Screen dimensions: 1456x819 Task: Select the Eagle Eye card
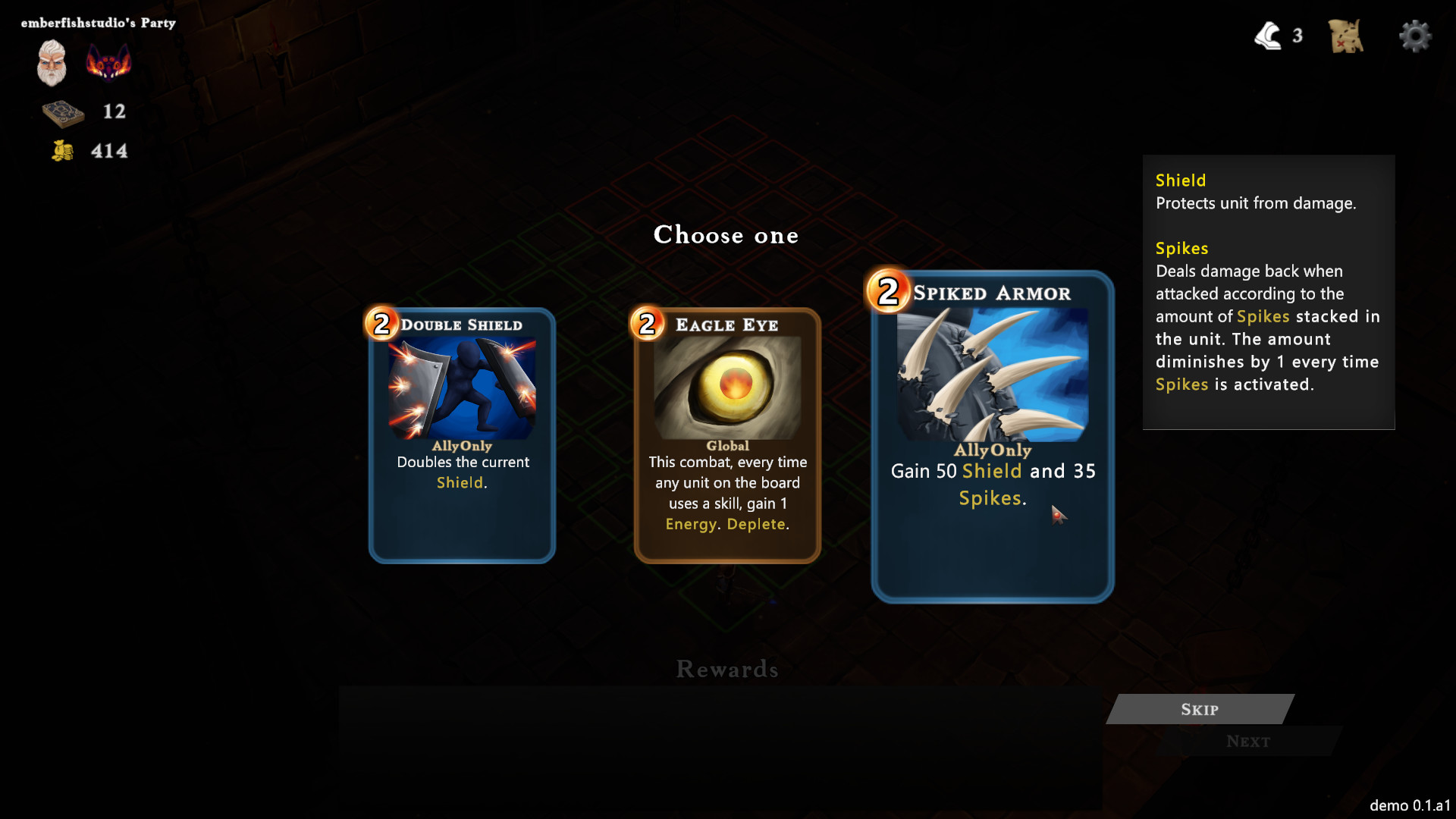(x=726, y=436)
